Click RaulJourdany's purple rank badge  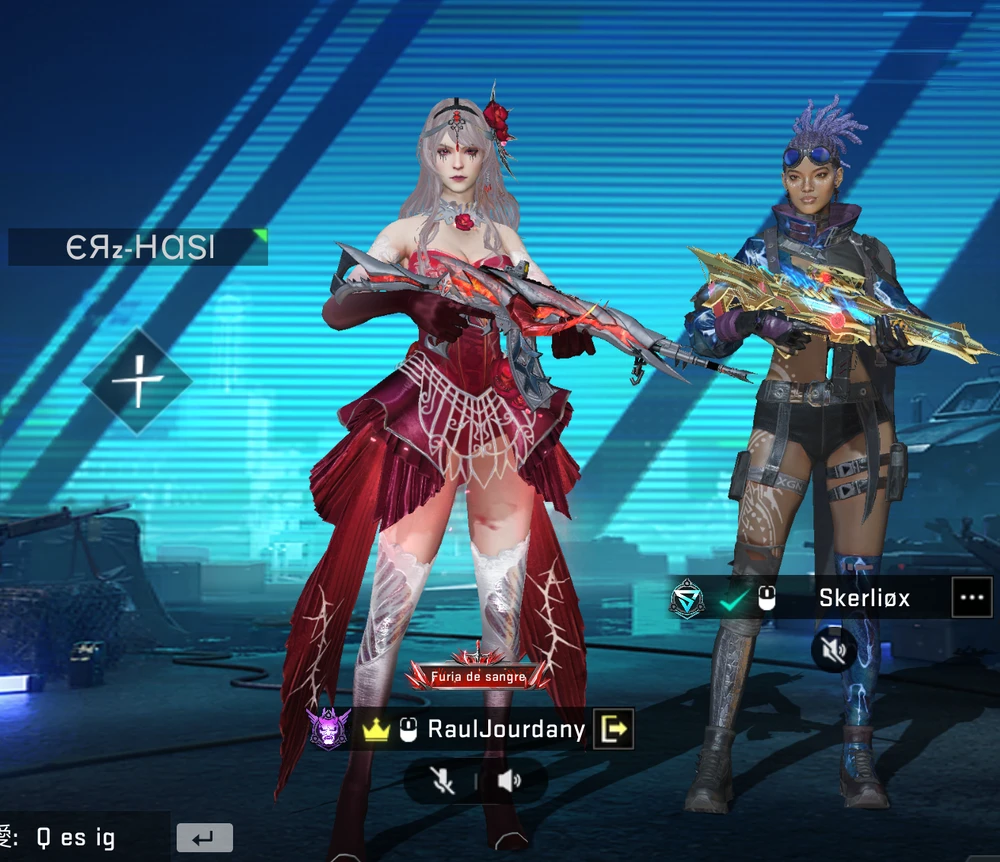(330, 729)
